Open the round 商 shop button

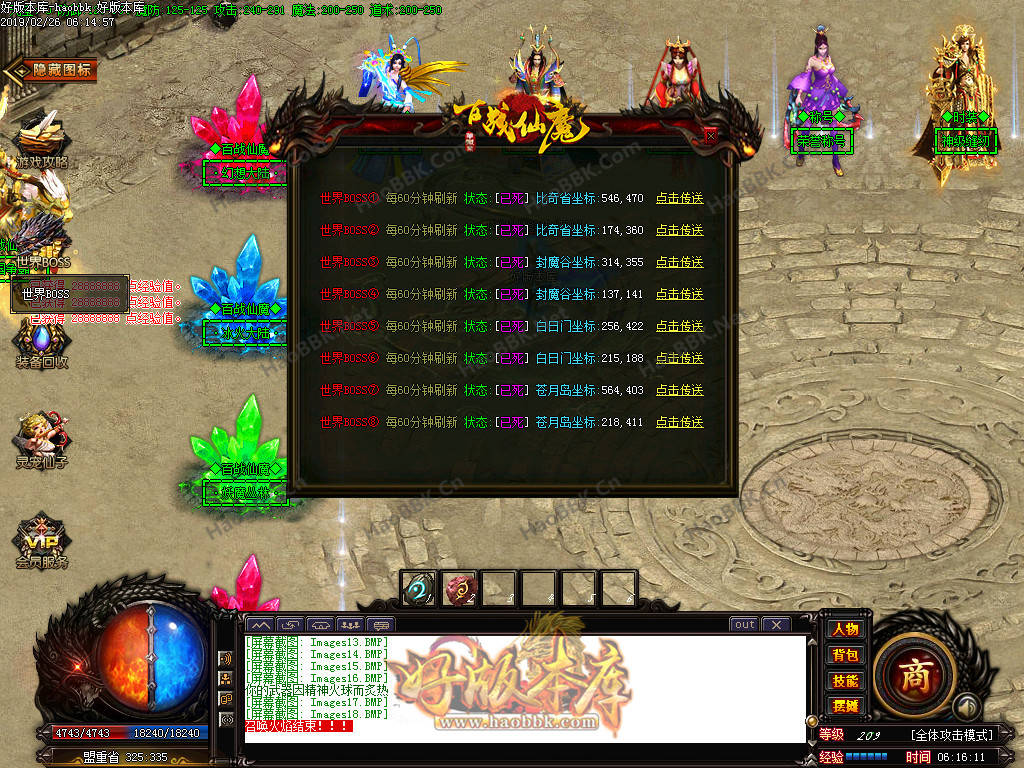914,675
